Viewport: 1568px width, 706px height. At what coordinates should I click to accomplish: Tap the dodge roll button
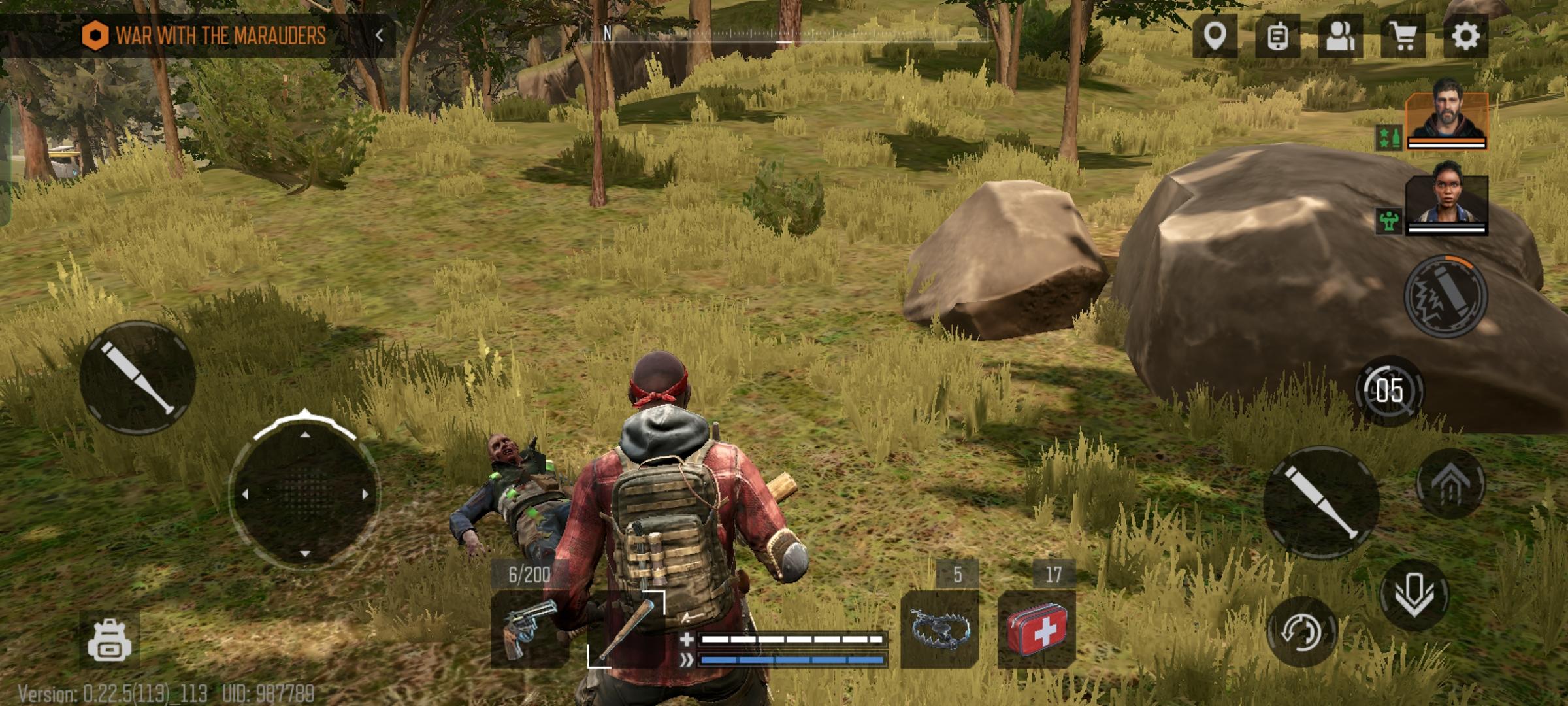[x=1301, y=631]
